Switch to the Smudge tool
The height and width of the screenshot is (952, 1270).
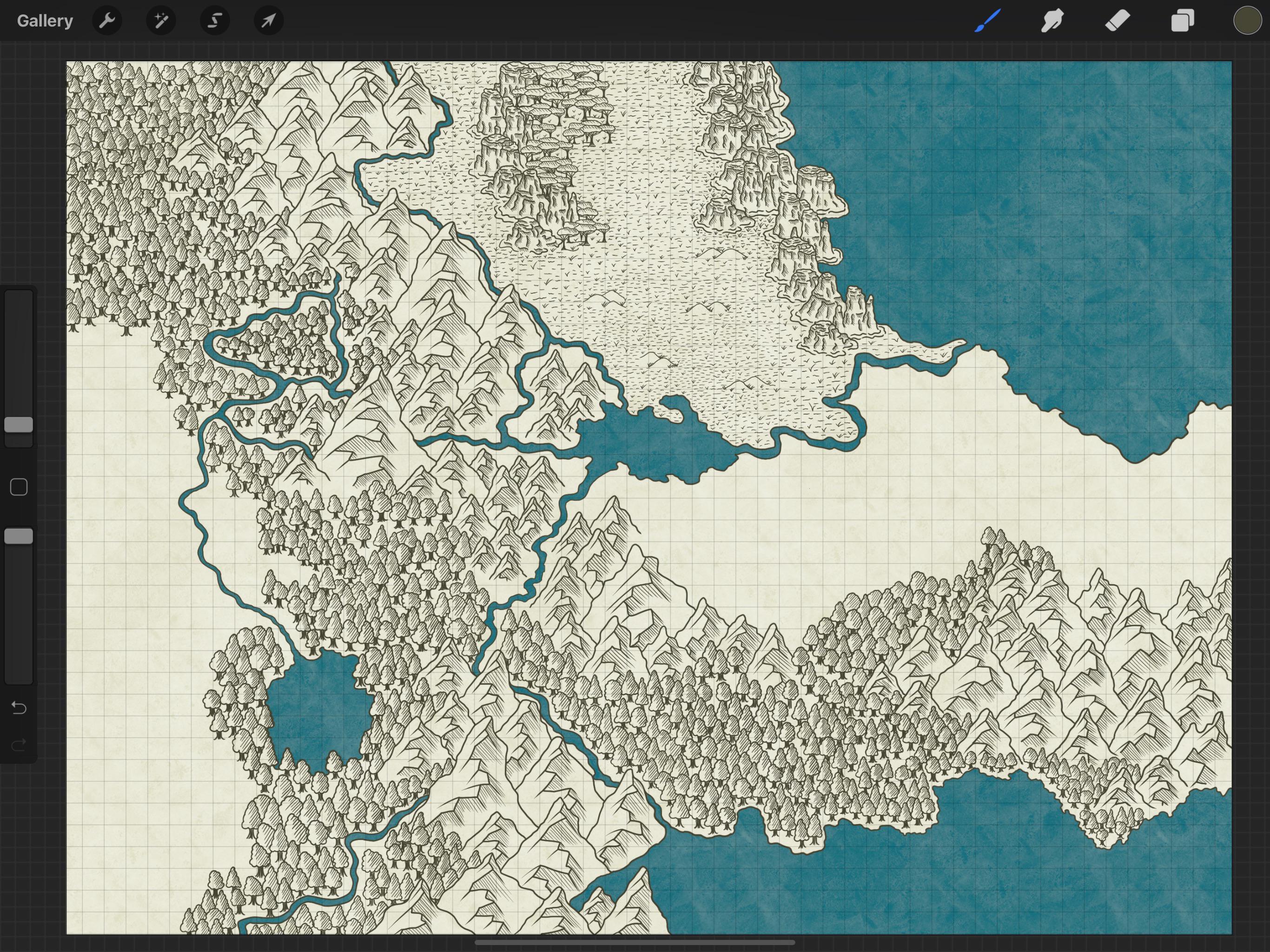tap(1052, 20)
